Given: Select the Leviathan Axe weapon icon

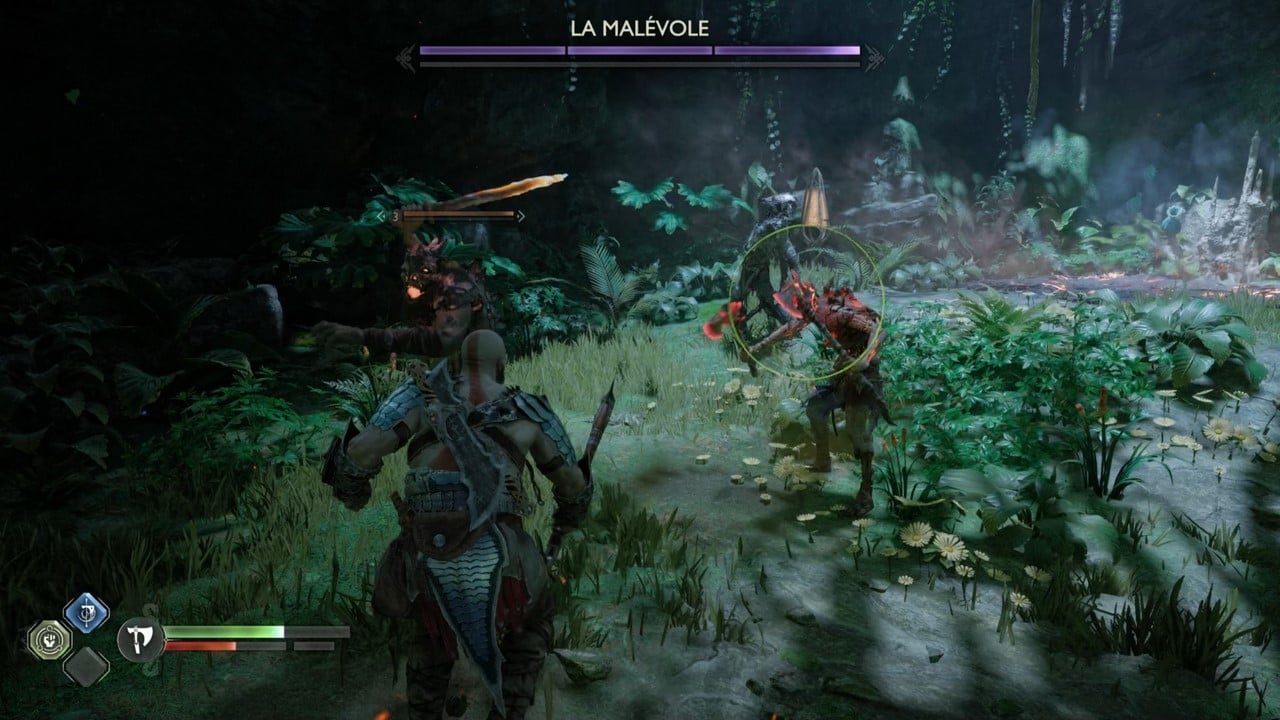Looking at the screenshot, I should [139, 638].
